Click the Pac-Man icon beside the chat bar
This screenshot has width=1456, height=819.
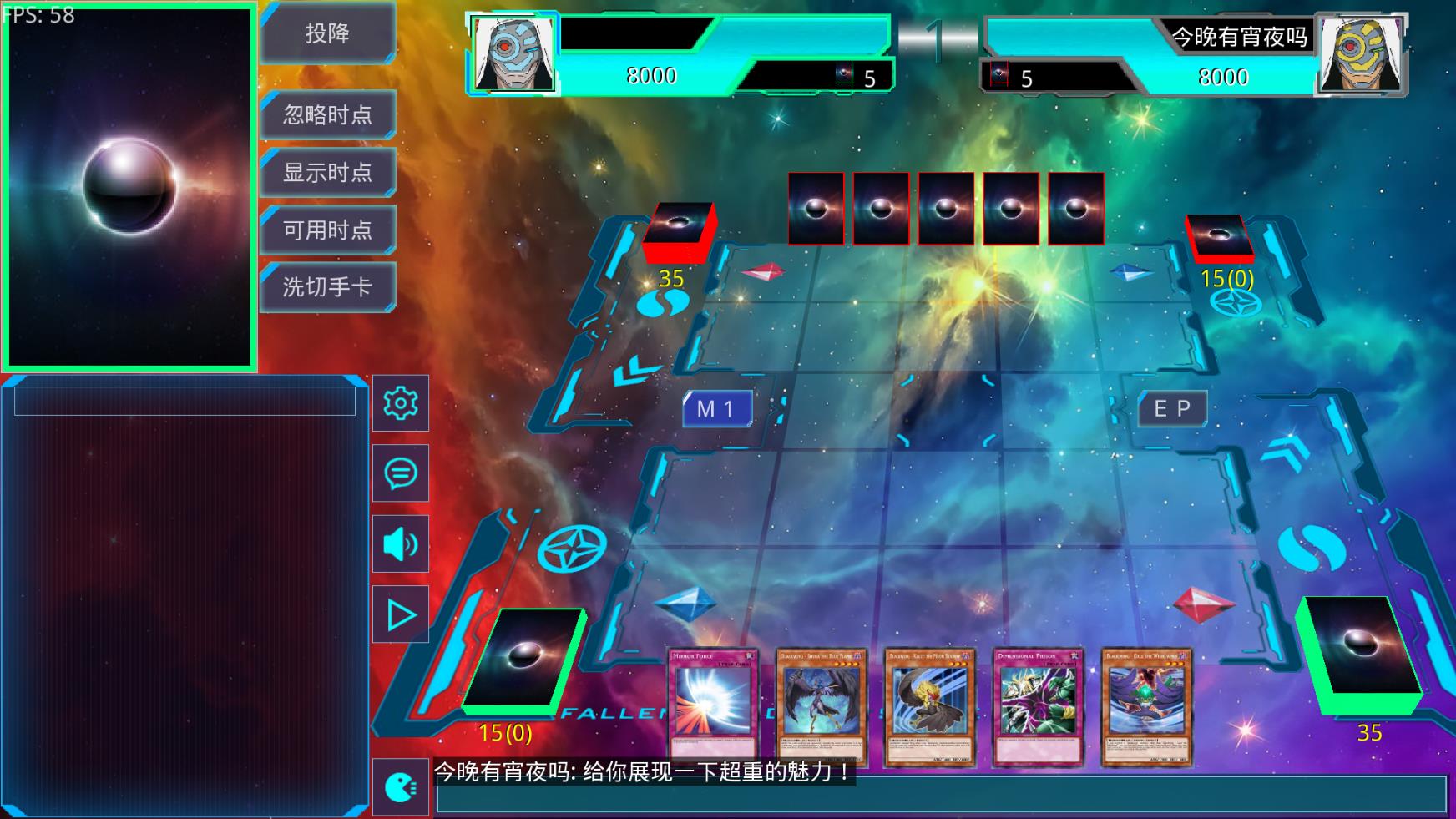400,788
